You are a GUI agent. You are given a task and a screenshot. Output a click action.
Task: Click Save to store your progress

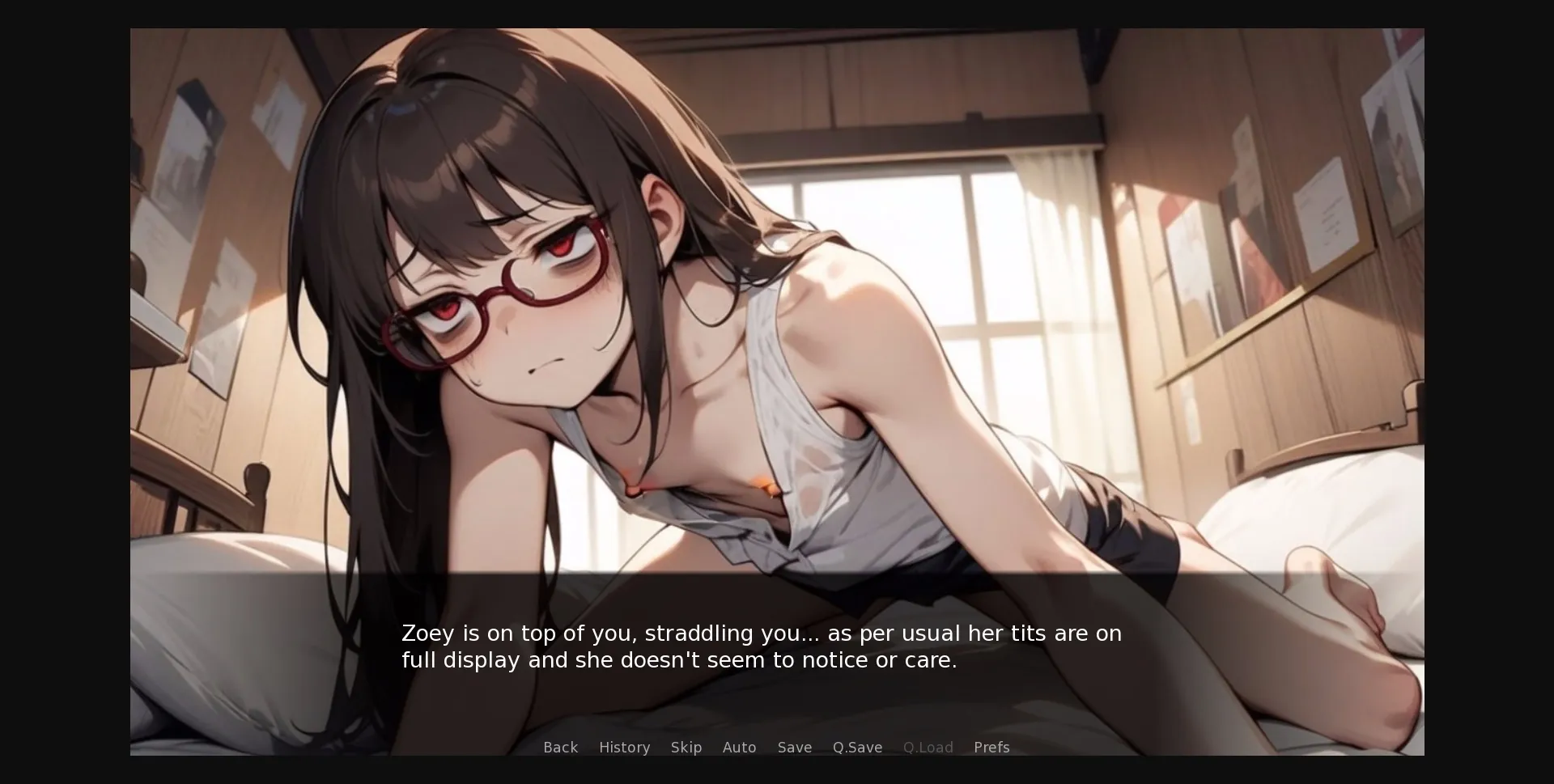(794, 748)
